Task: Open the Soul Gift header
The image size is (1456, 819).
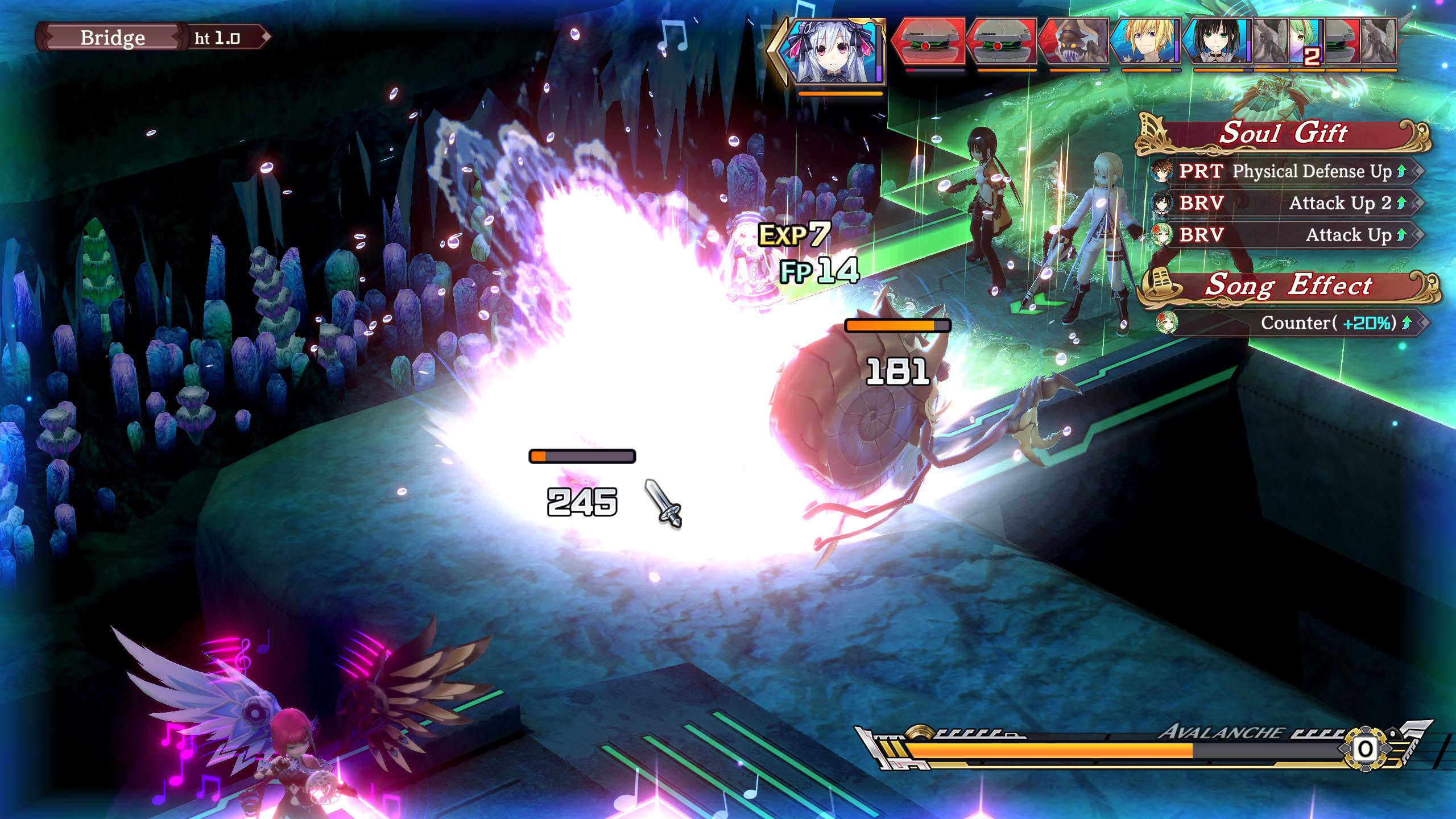Action: (x=1283, y=134)
